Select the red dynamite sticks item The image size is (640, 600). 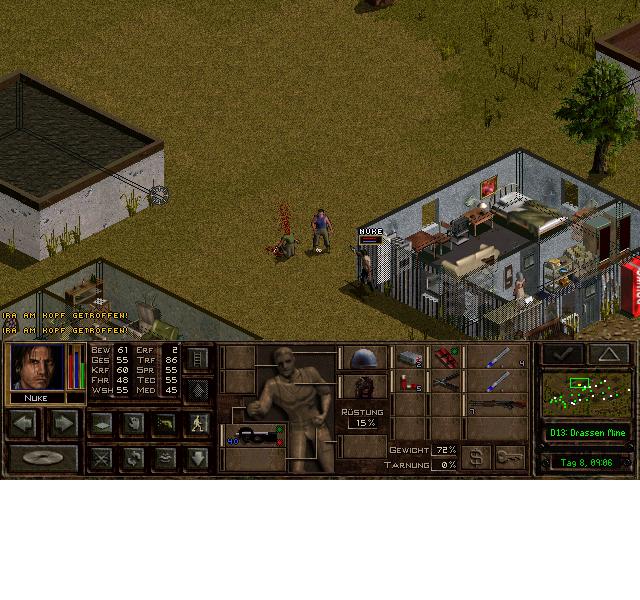(446, 358)
